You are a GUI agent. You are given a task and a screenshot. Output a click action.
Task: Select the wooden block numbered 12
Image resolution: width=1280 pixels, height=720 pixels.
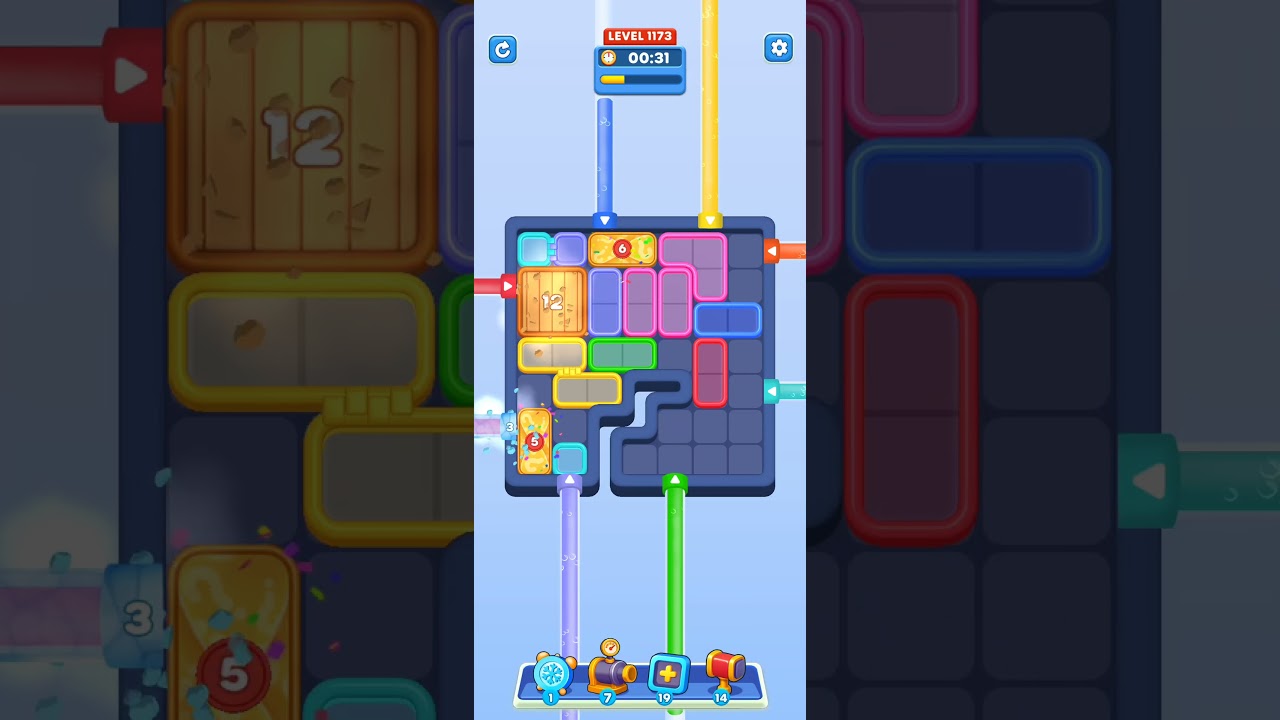[552, 302]
